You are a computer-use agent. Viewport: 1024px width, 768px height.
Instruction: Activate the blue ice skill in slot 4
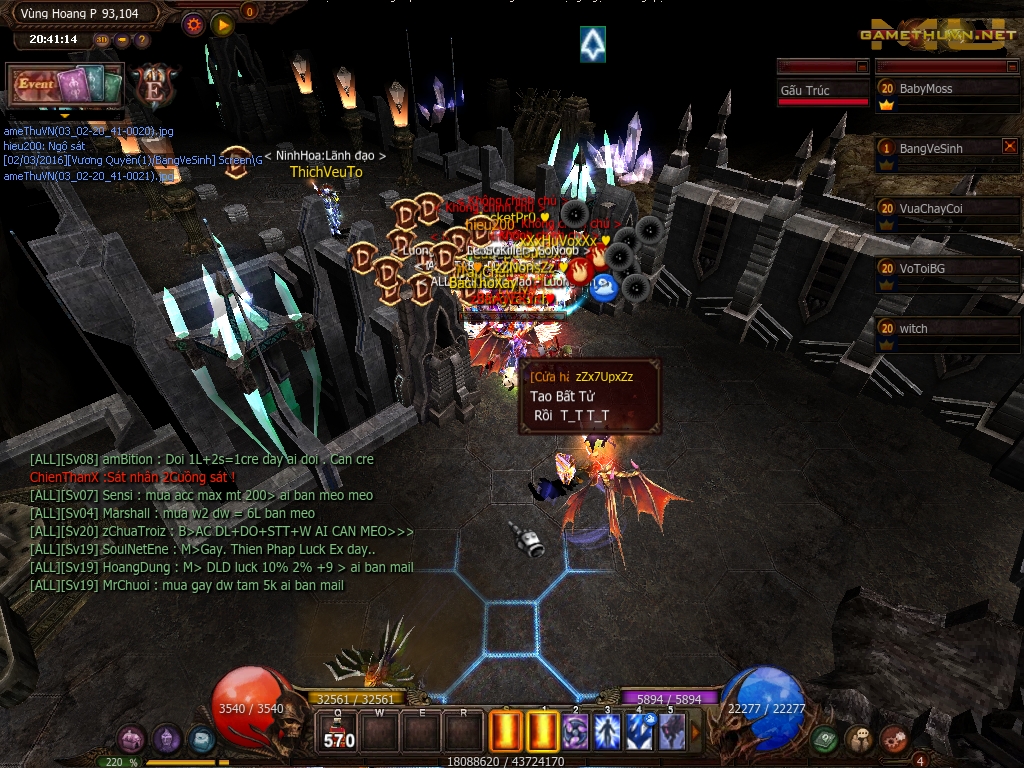click(639, 732)
